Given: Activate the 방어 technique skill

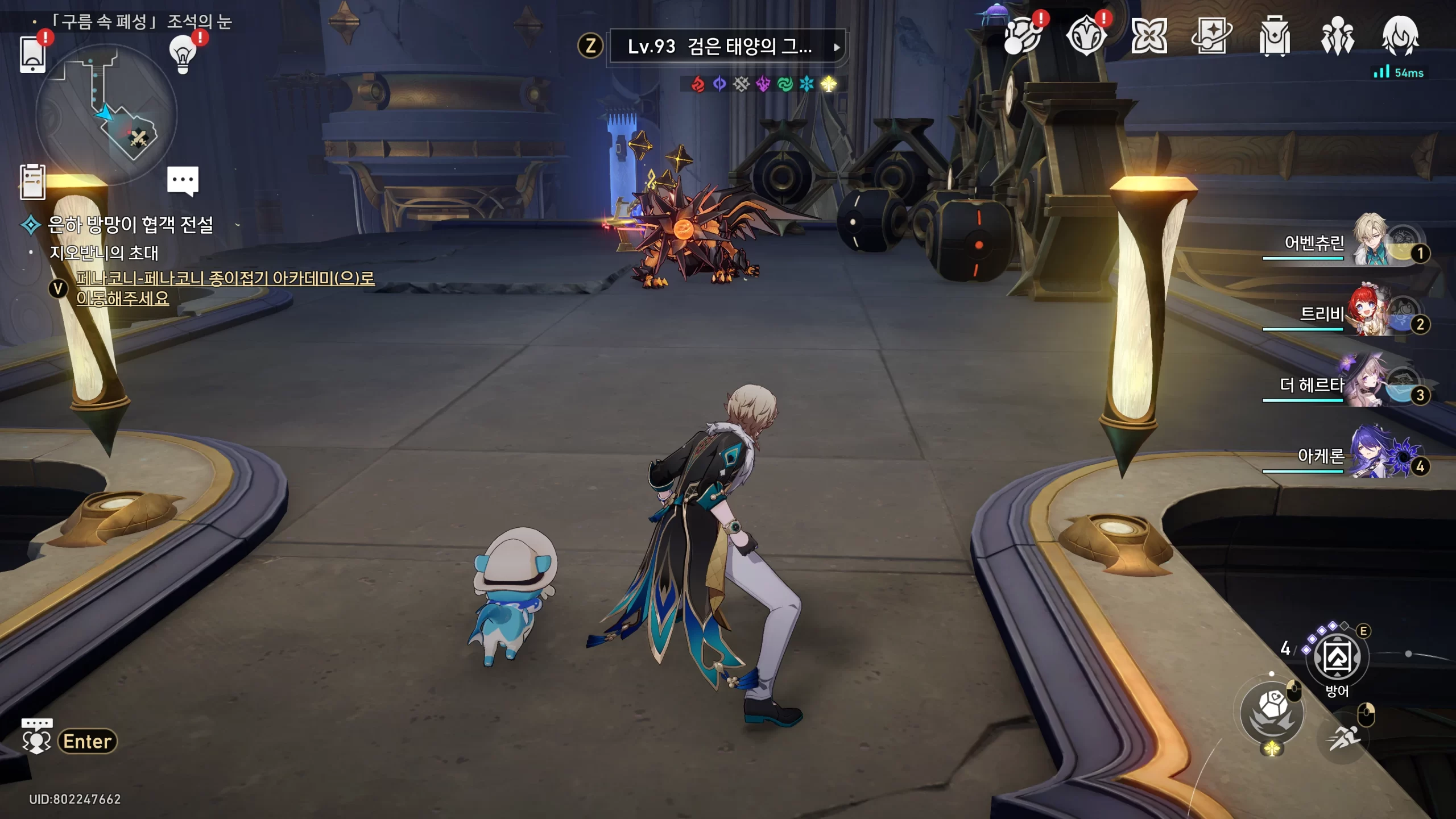Looking at the screenshot, I should [x=1337, y=657].
